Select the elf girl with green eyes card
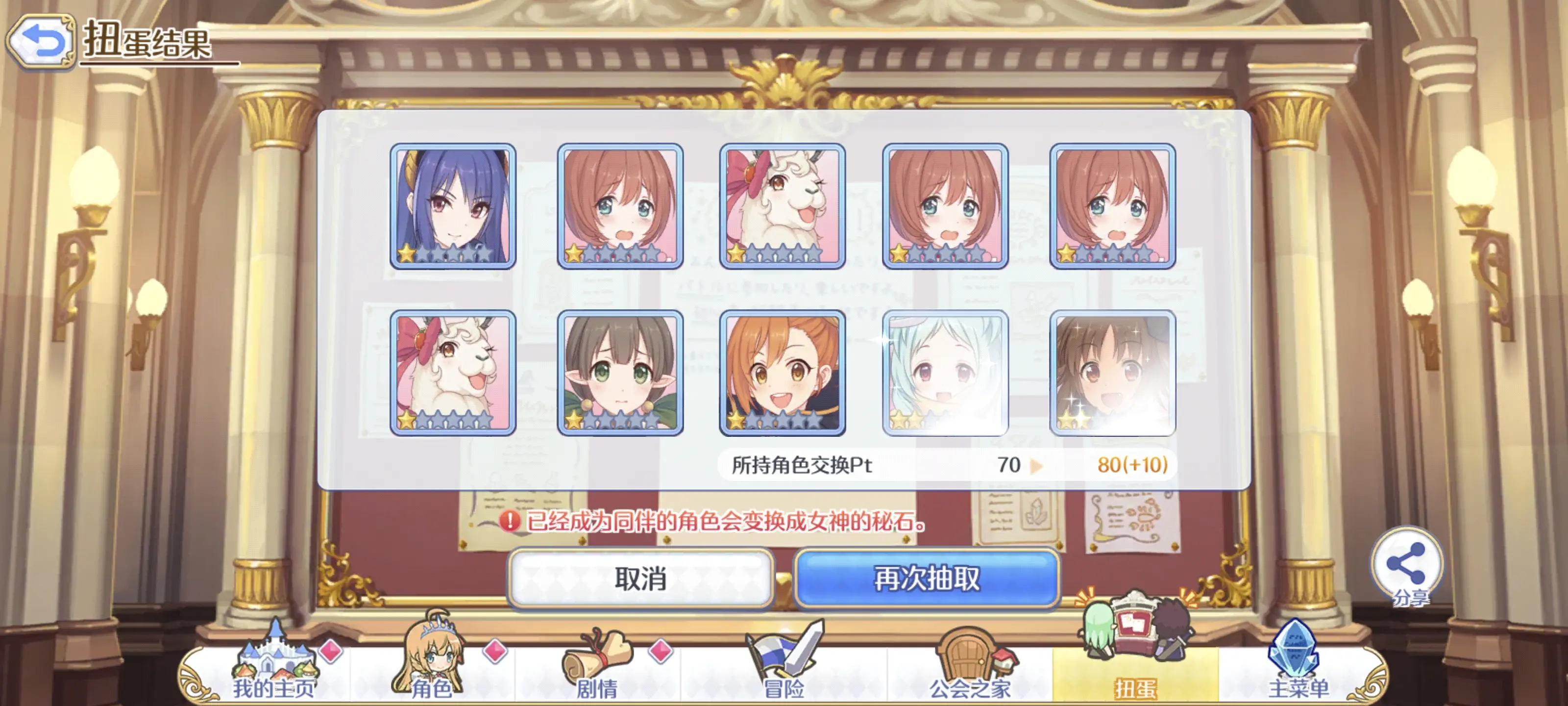This screenshot has width=1568, height=706. tap(620, 372)
